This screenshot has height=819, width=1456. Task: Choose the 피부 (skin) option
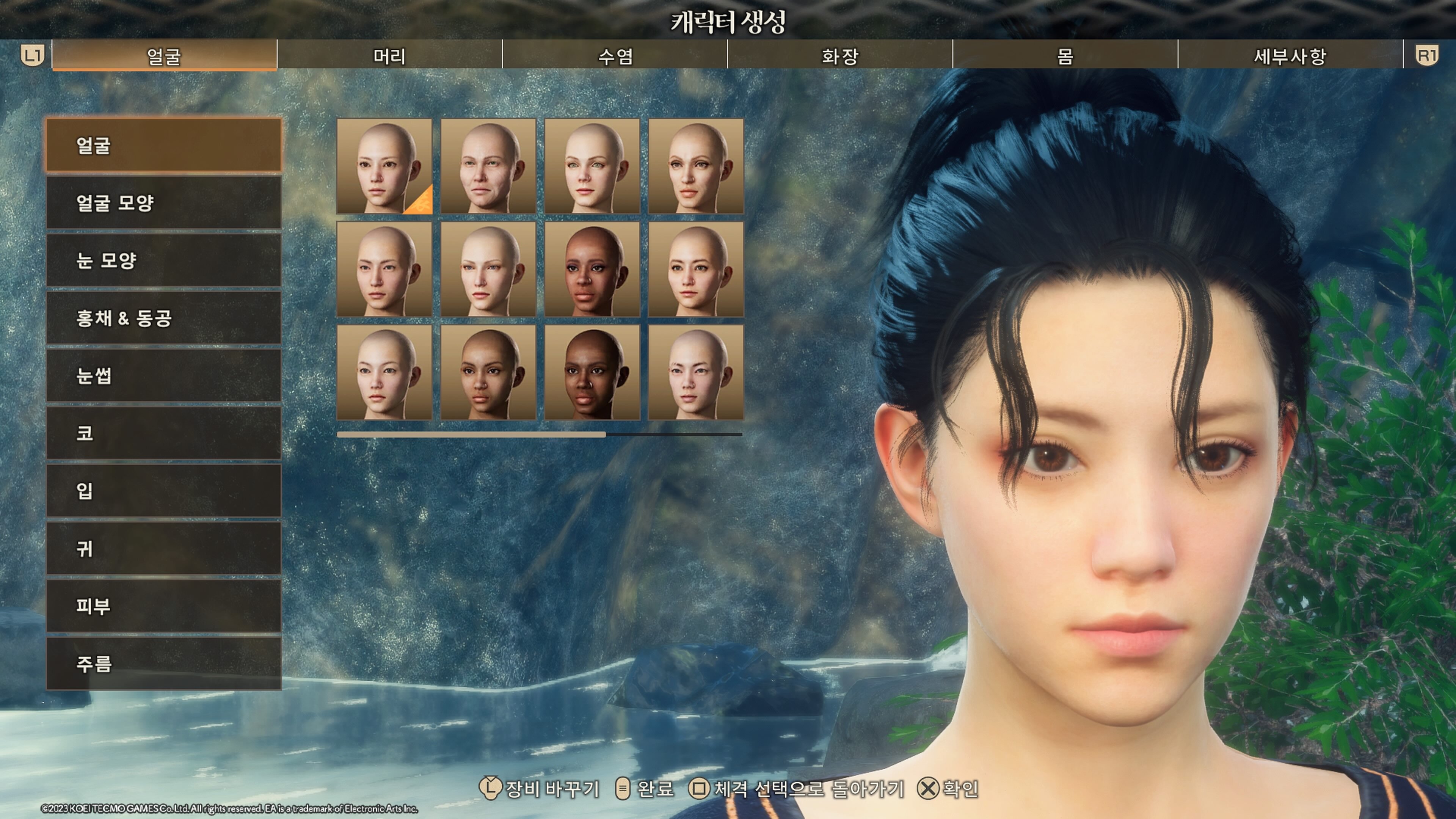(x=163, y=606)
